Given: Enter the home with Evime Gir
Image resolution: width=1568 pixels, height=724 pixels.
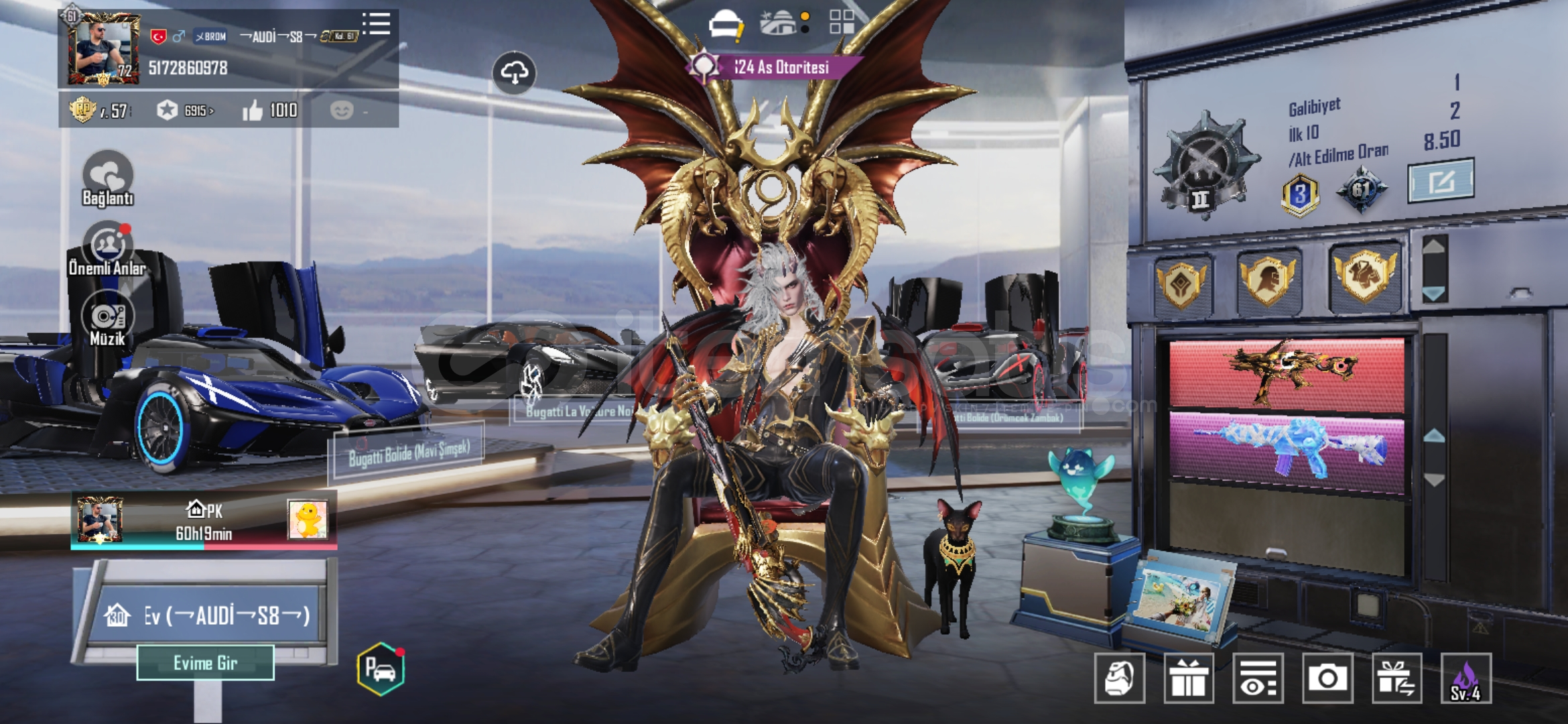Looking at the screenshot, I should tap(205, 663).
